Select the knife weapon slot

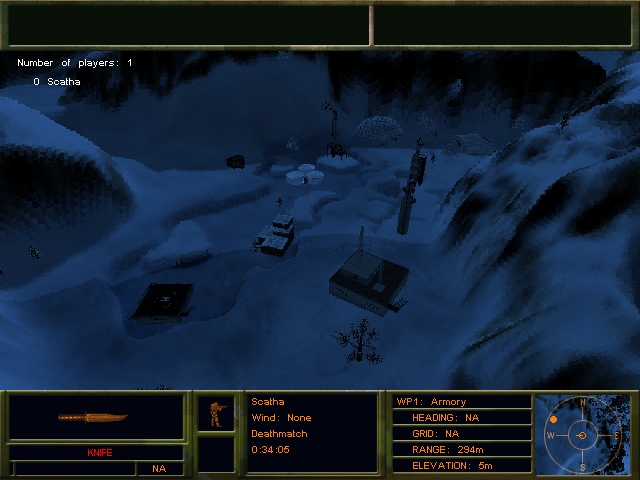click(96, 417)
